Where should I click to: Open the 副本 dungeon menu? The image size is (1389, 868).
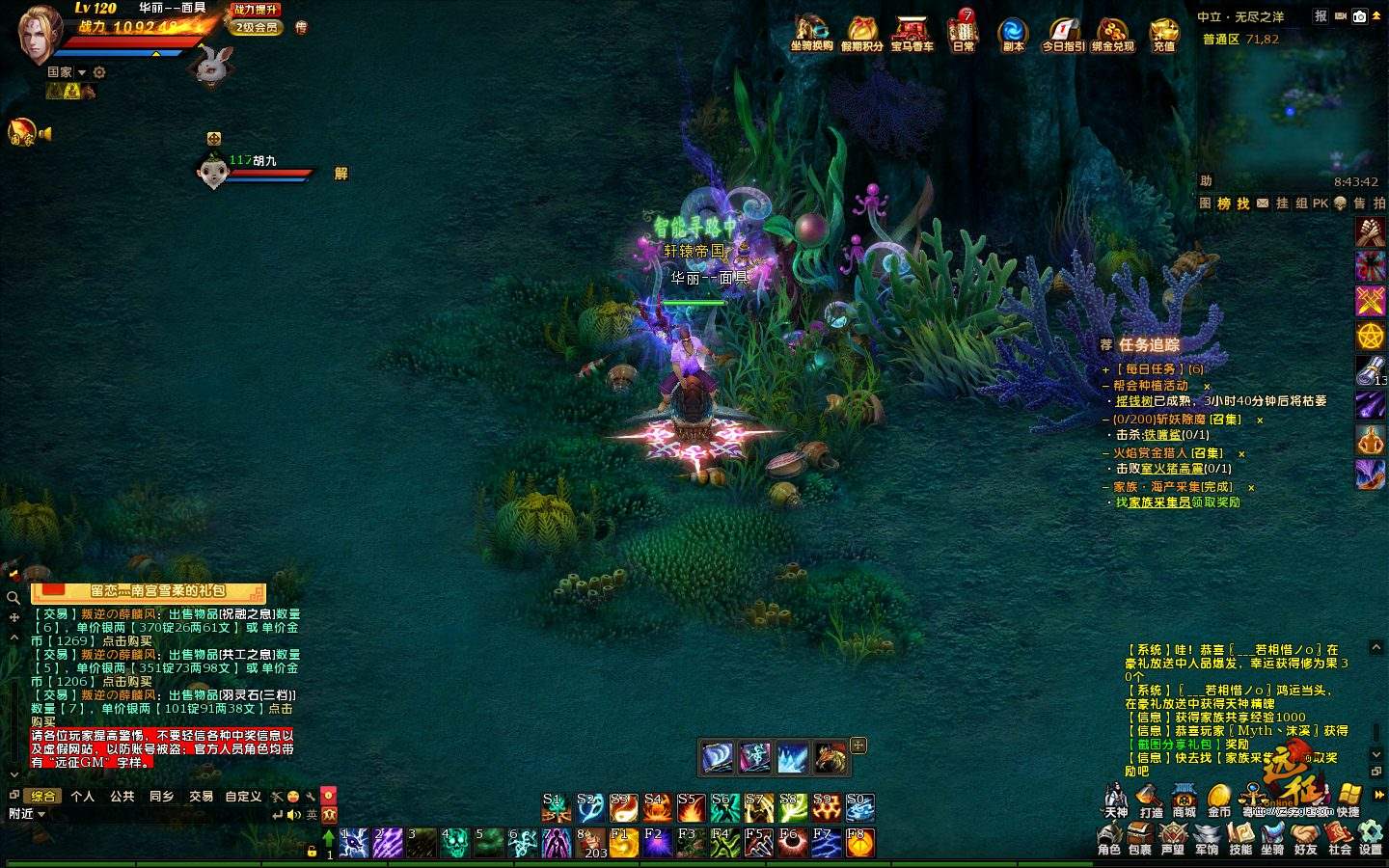1013,33
